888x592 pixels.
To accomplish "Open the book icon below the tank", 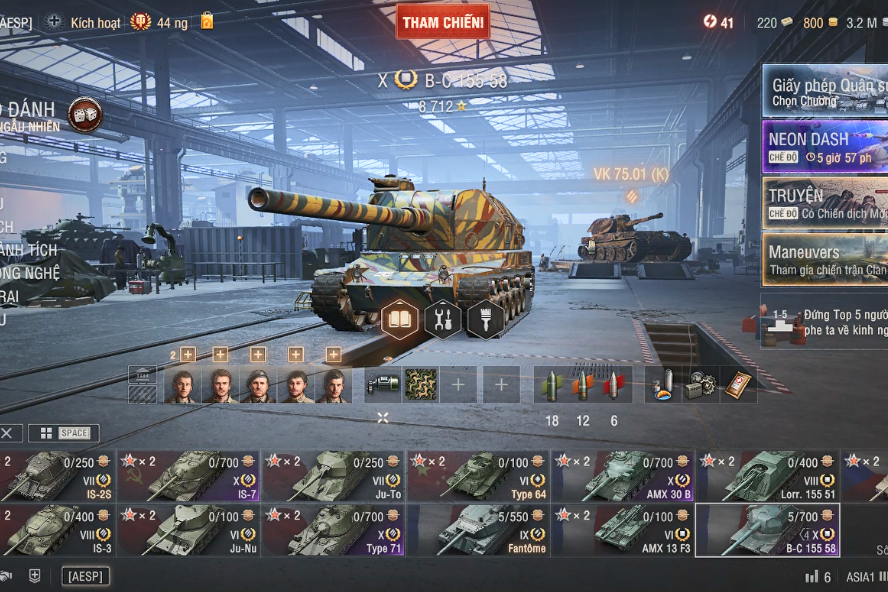I will [400, 319].
